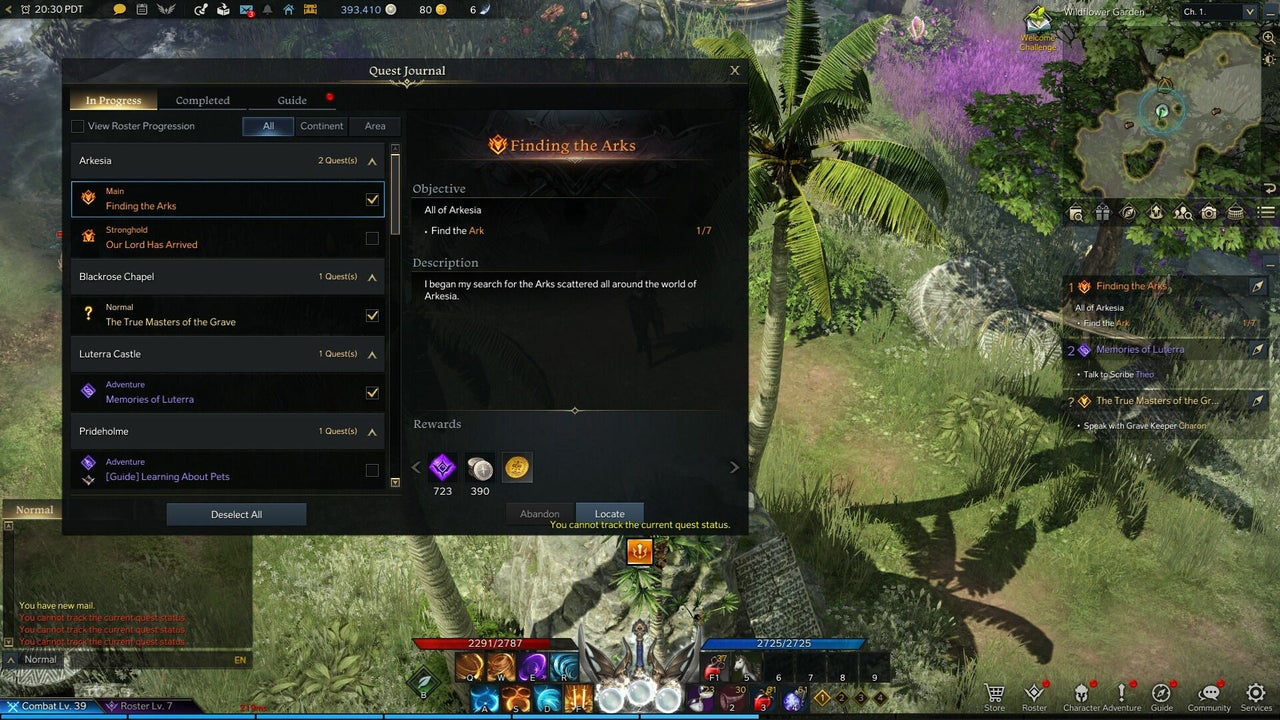Open the Roster menu
1280x720 pixels.
[x=1034, y=696]
